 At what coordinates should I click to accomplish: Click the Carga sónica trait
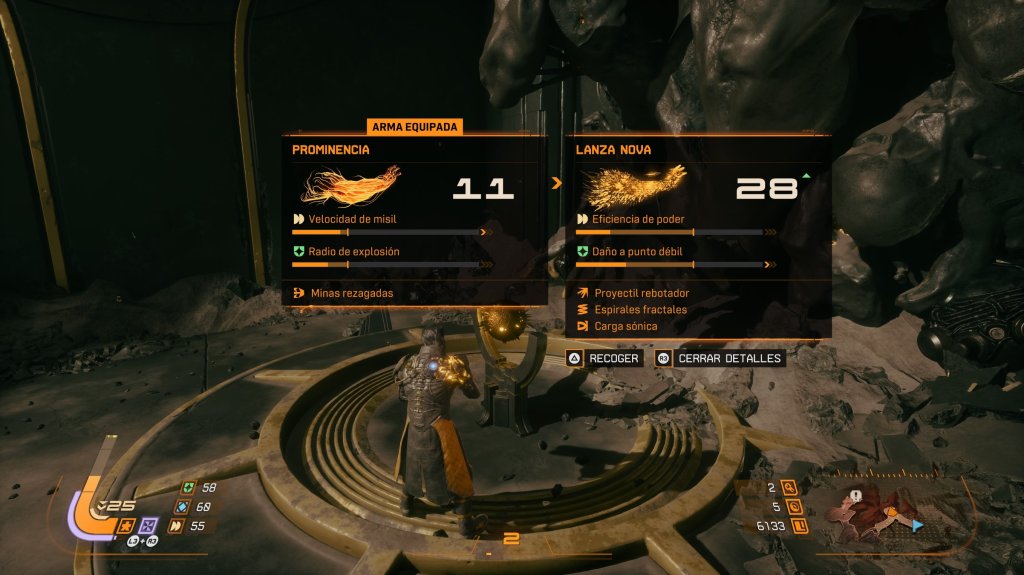(x=626, y=326)
